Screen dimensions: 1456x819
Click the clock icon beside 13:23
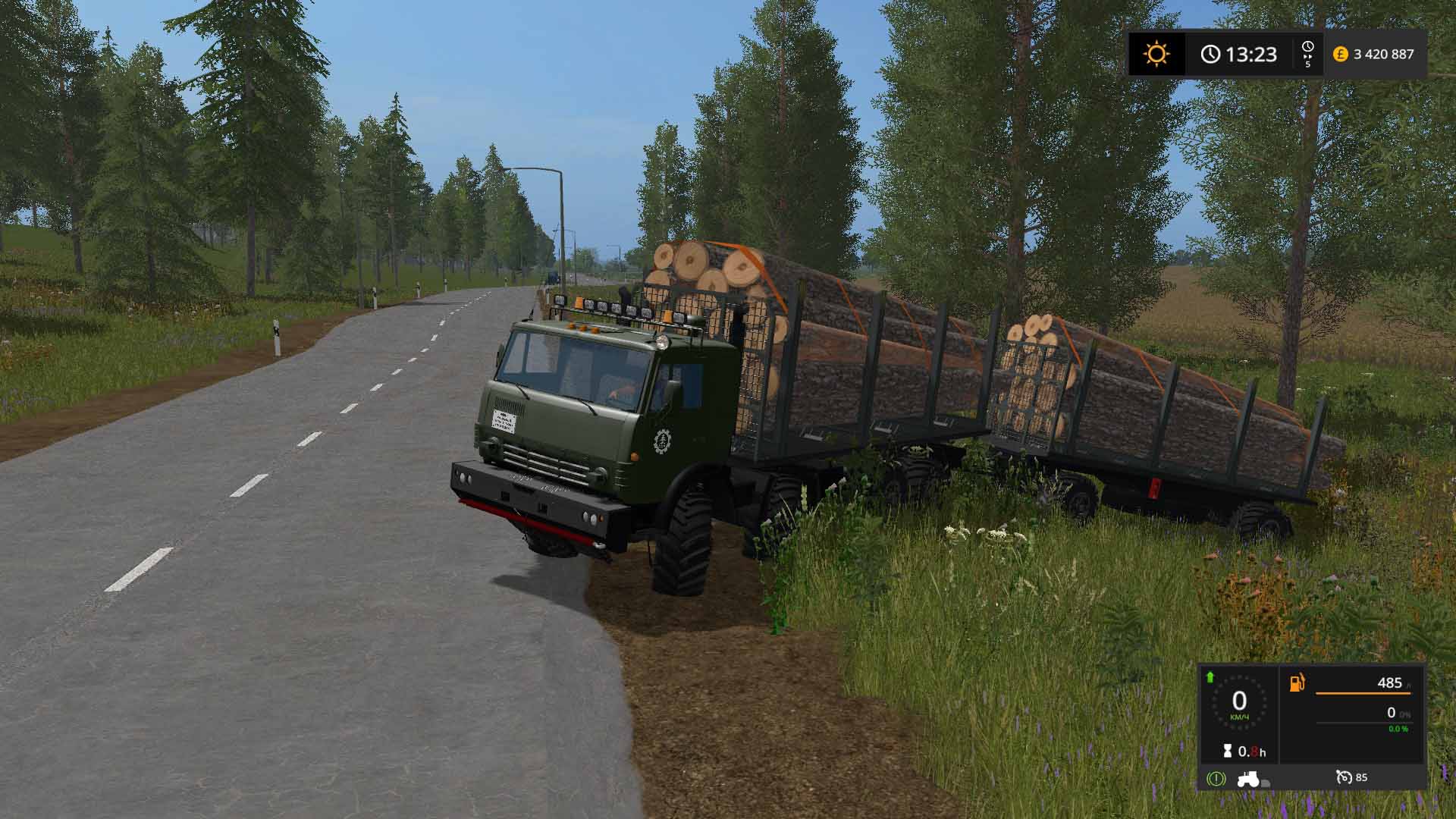pos(1211,52)
